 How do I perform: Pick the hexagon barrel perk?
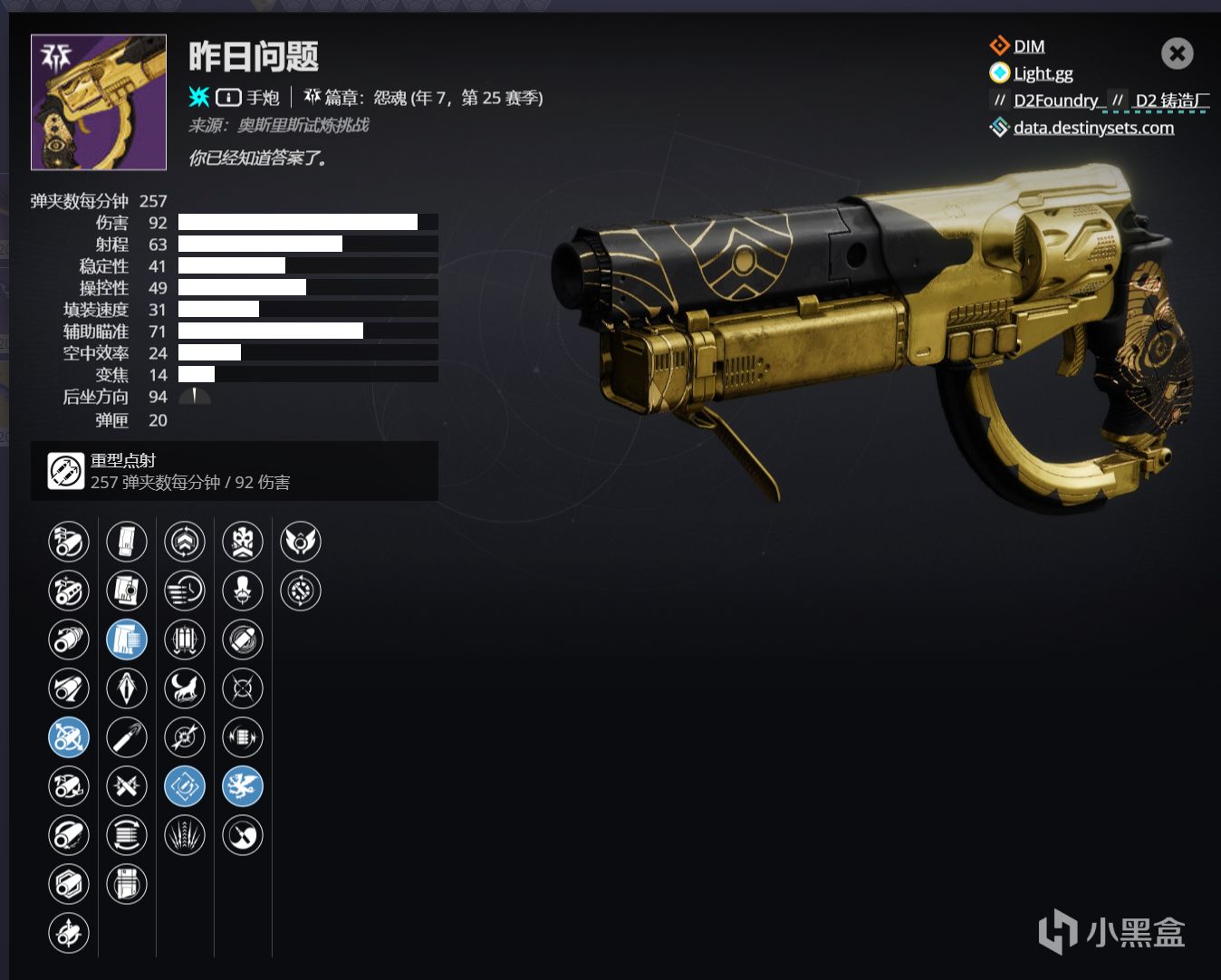coord(69,884)
